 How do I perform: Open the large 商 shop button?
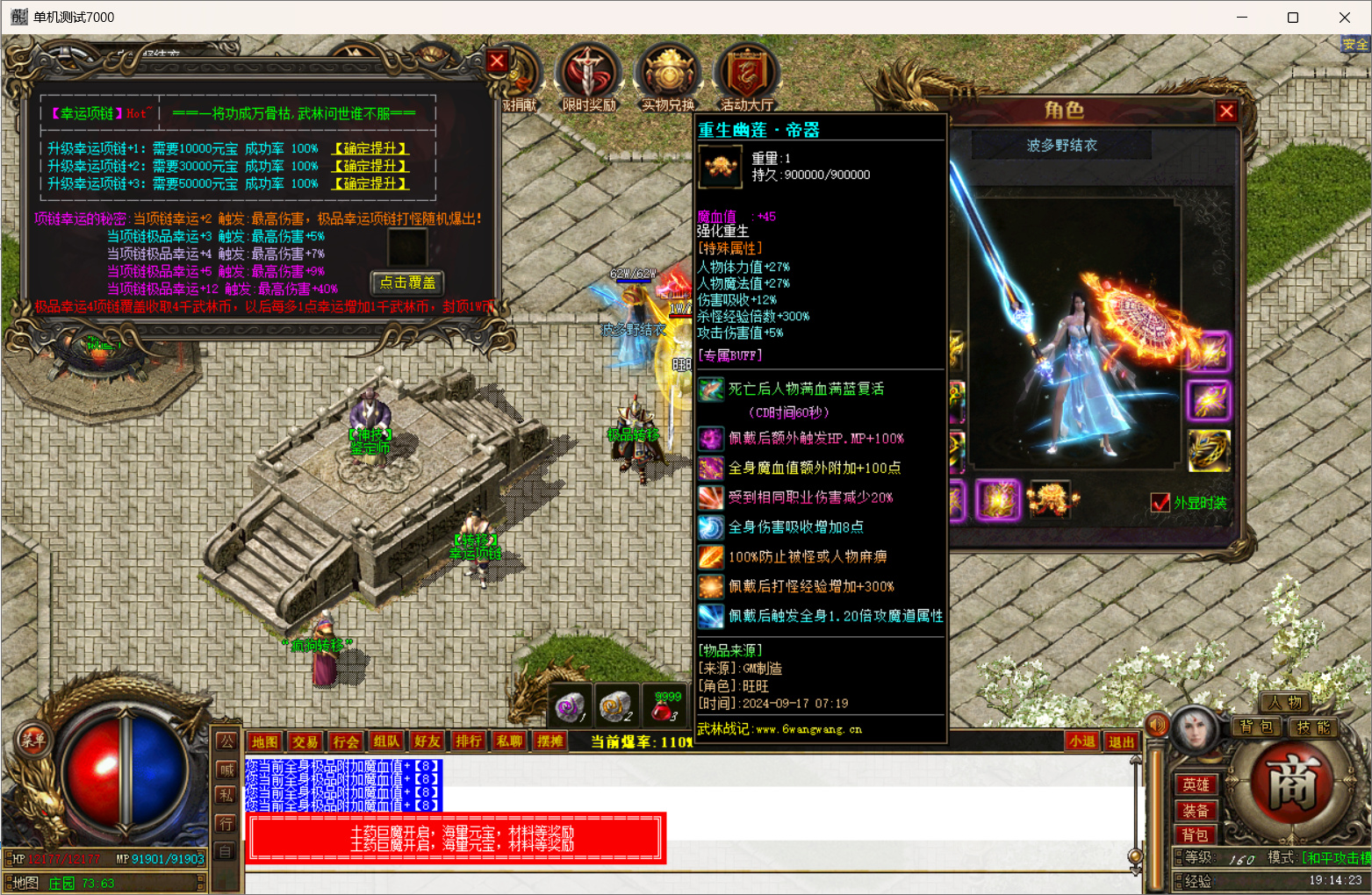pyautogui.click(x=1292, y=783)
